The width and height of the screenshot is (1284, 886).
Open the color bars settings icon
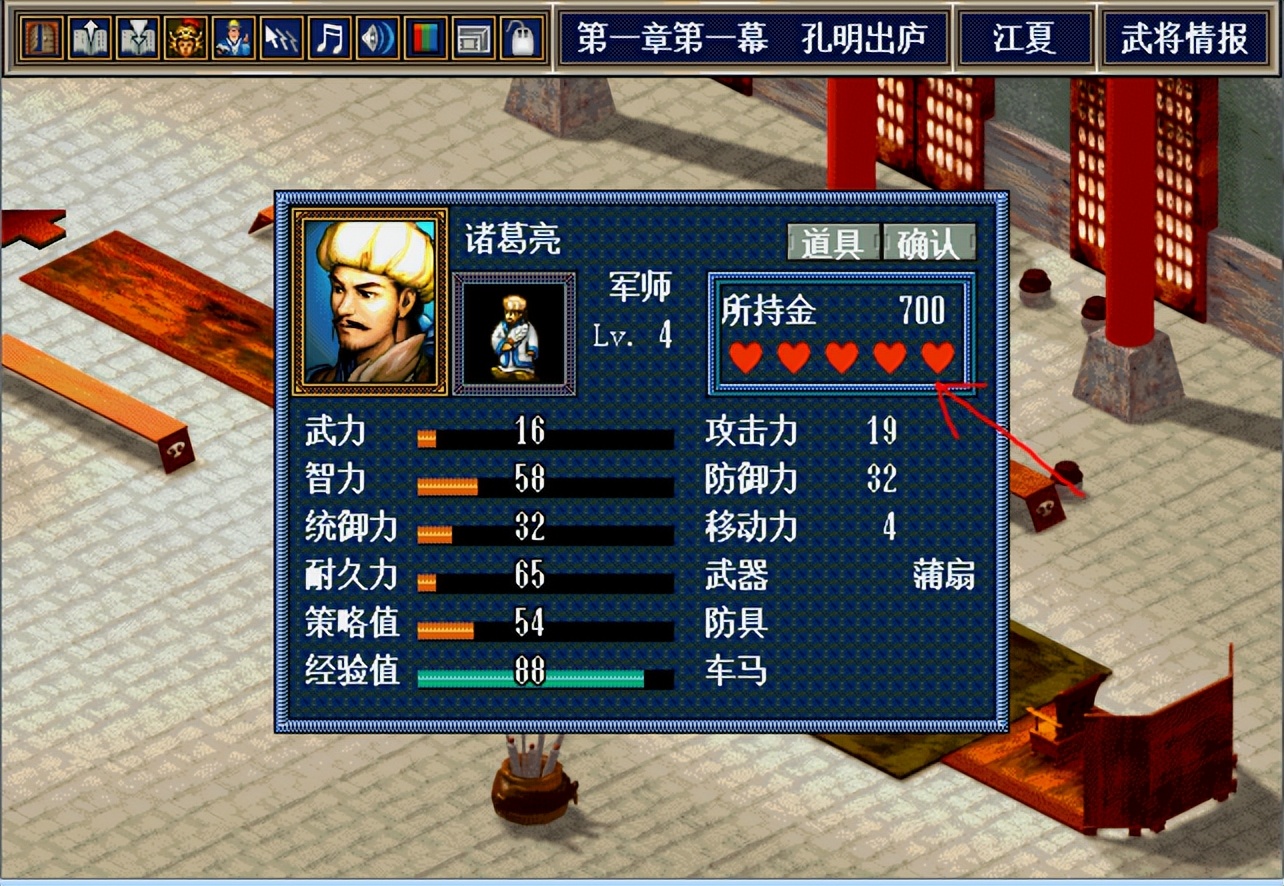(x=425, y=38)
